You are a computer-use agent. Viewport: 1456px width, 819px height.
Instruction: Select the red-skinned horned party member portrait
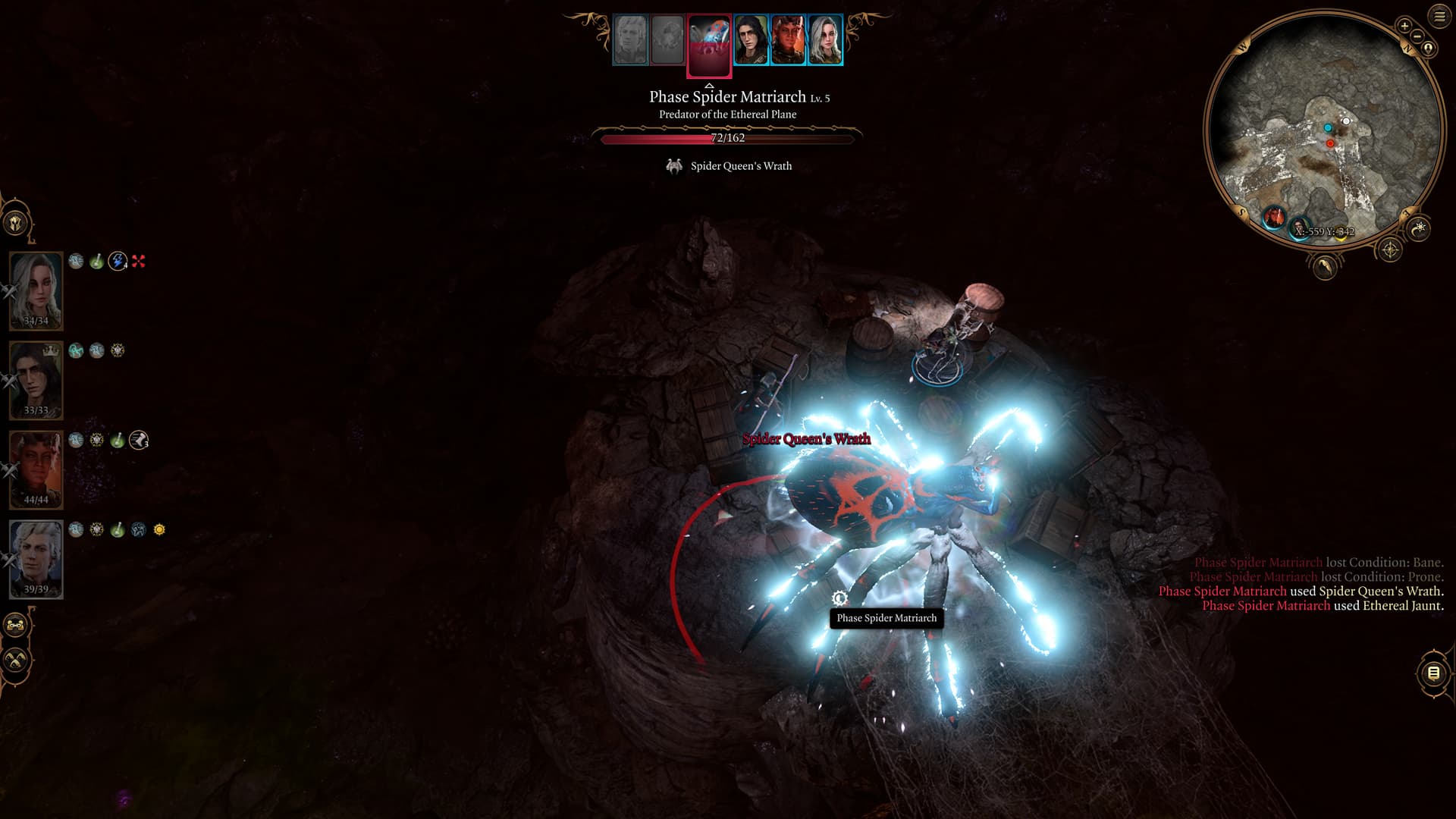[36, 469]
